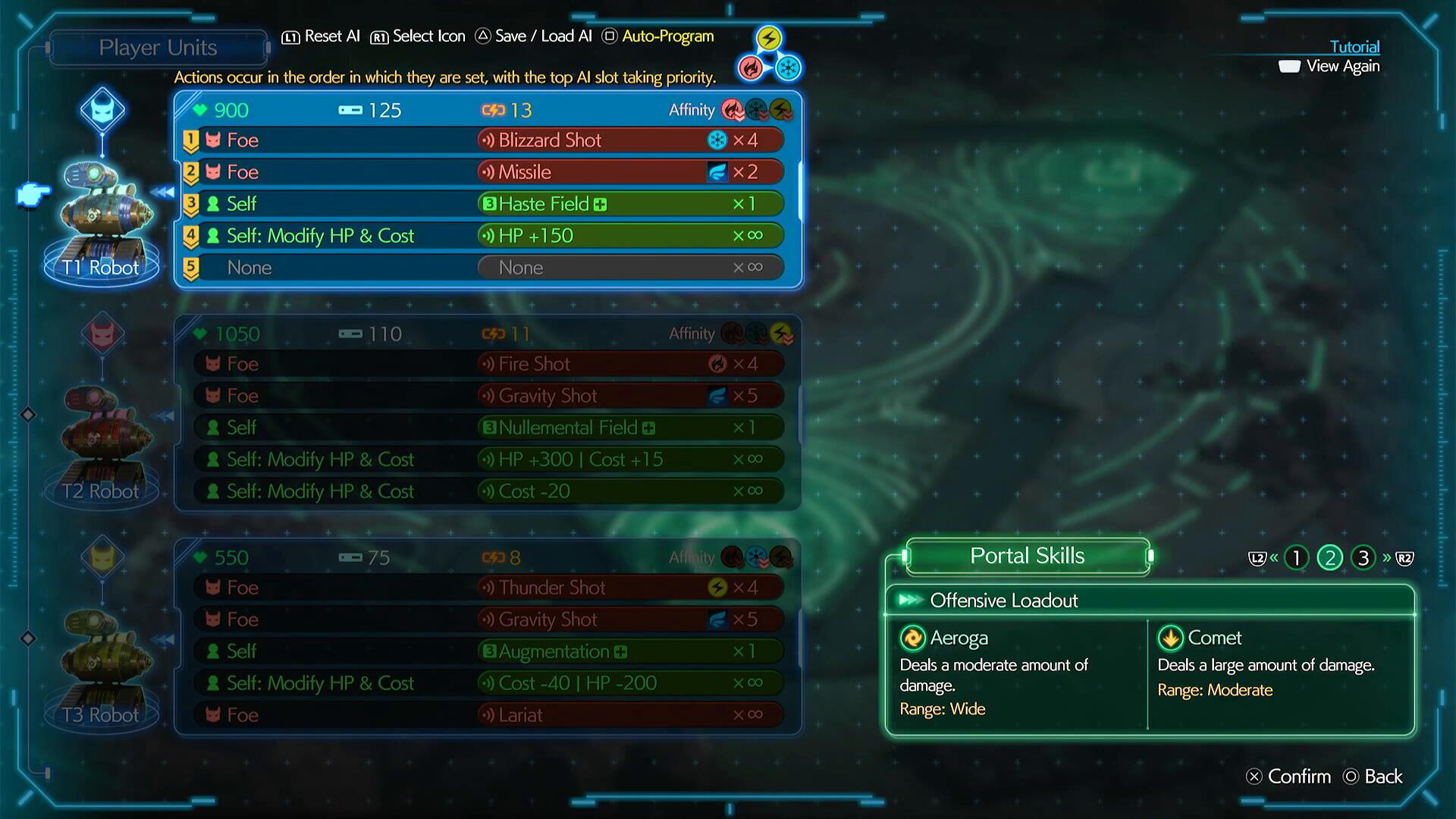This screenshot has width=1456, height=819.
Task: Select the empty None action slot
Action: tap(629, 268)
